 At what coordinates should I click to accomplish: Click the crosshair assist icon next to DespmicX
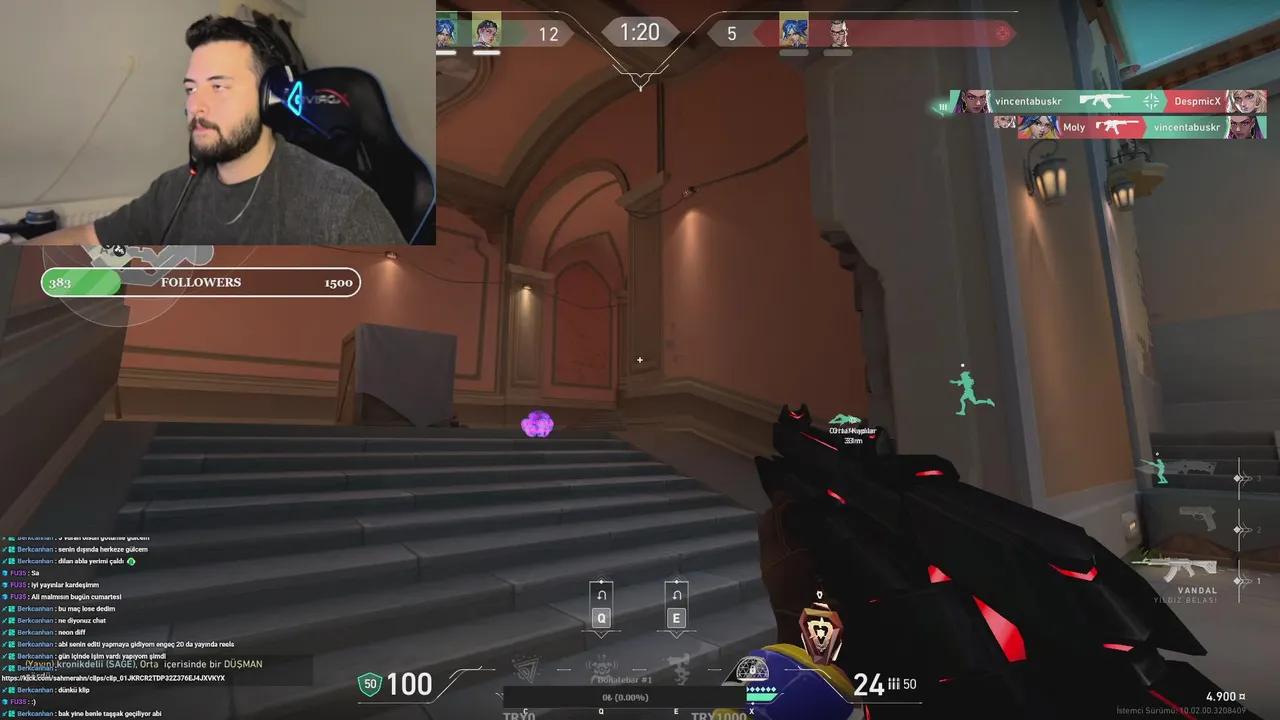tap(1152, 101)
